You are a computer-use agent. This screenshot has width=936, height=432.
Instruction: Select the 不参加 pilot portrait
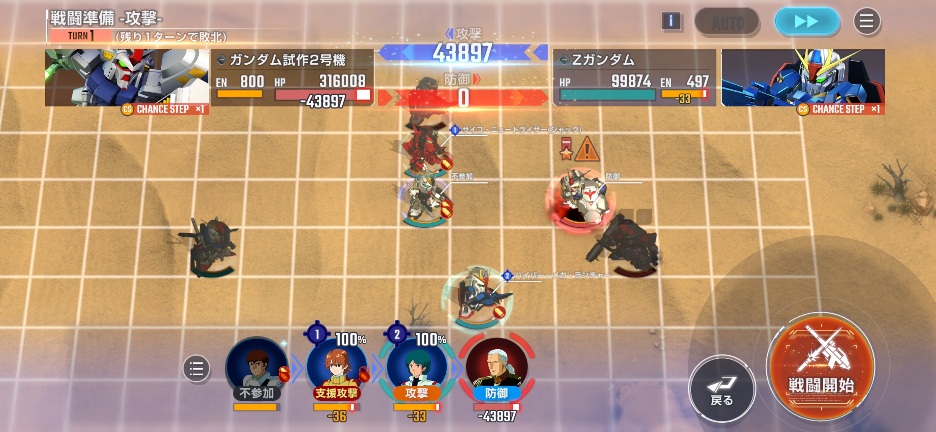click(x=256, y=369)
